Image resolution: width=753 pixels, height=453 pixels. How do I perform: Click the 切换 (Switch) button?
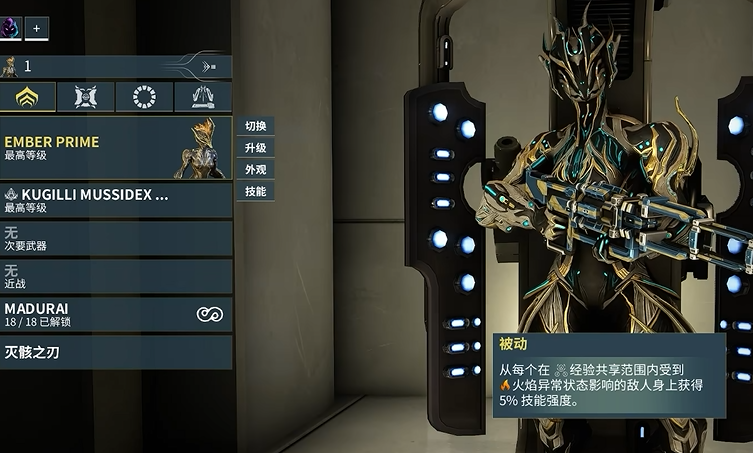pos(255,126)
